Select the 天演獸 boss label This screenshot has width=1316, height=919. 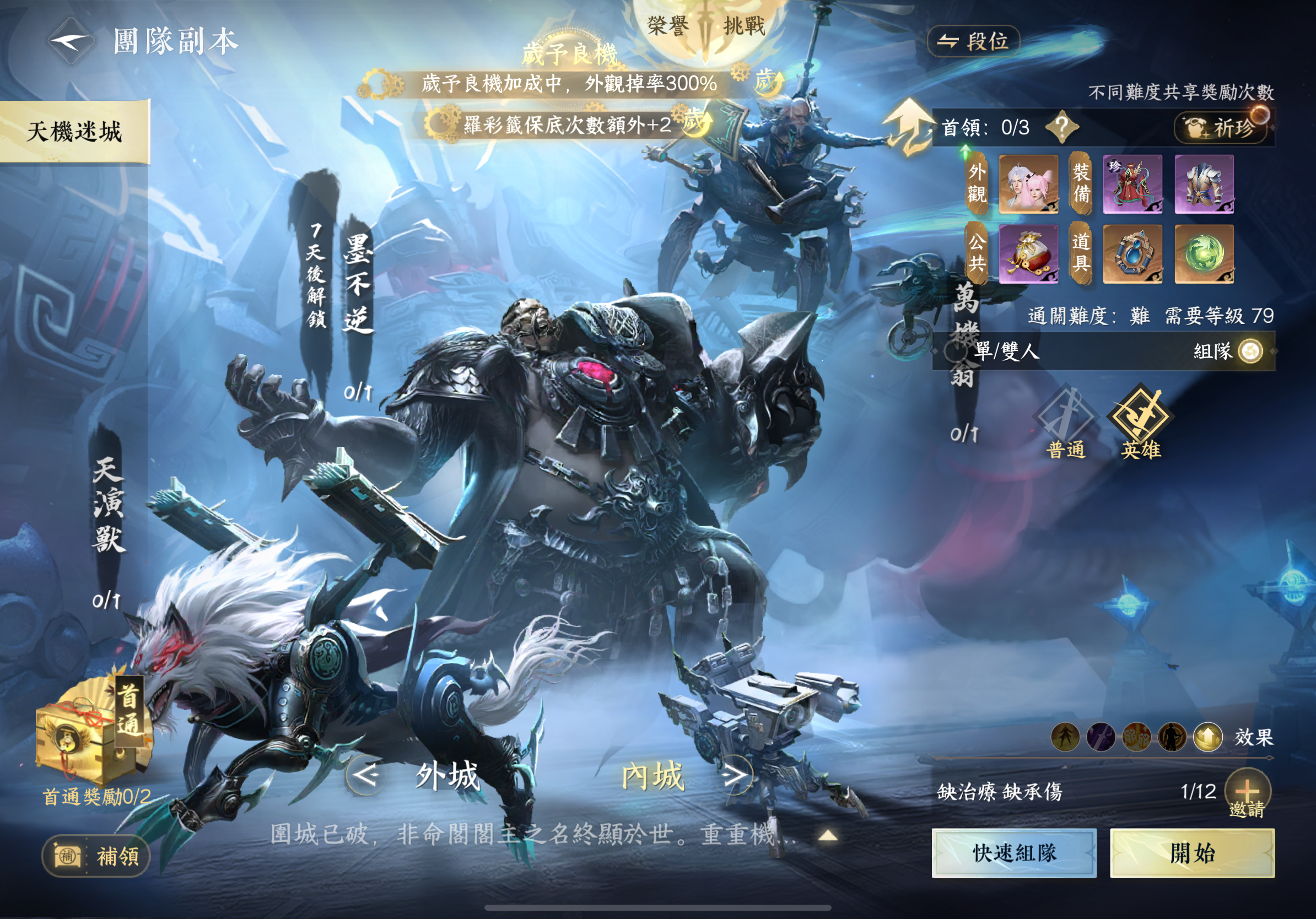coord(108,504)
